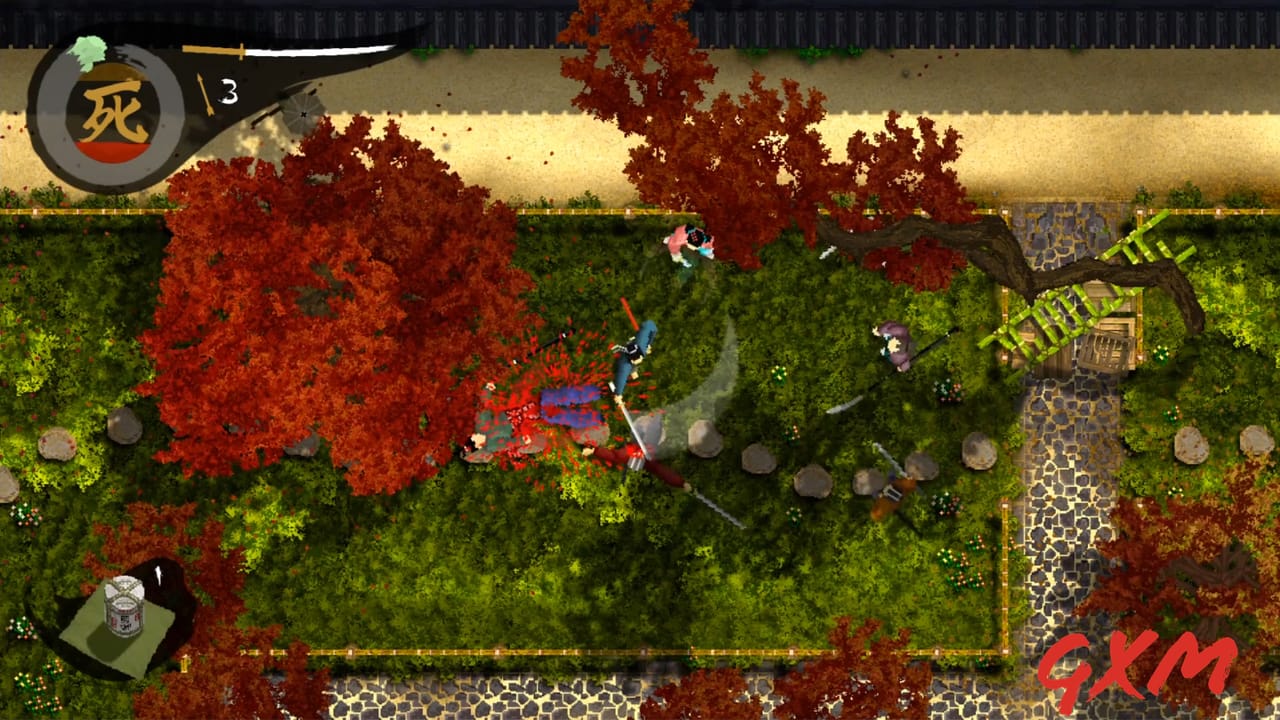Select the katana durability icon
This screenshot has height=720, width=1280.
click(215, 50)
